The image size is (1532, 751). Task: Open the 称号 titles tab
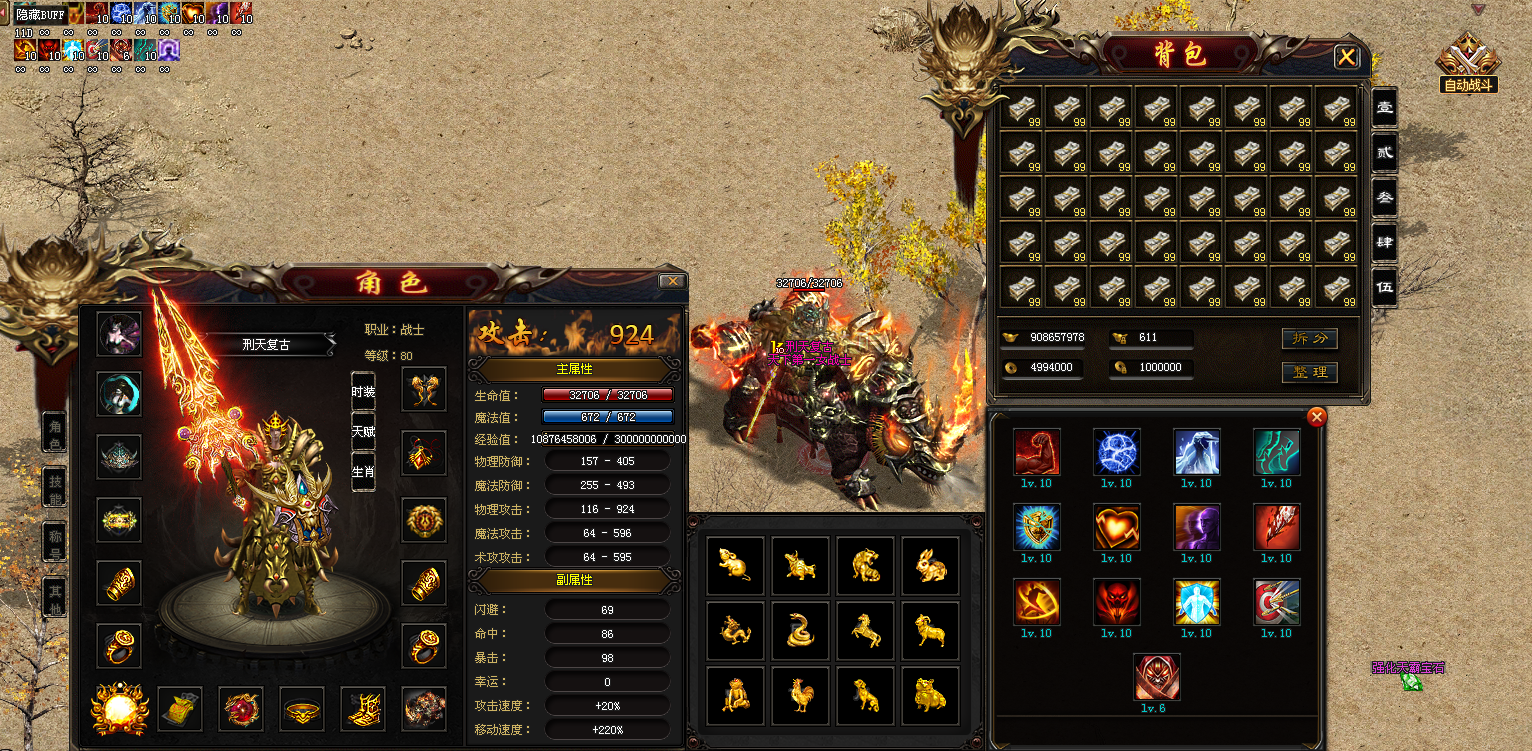56,544
